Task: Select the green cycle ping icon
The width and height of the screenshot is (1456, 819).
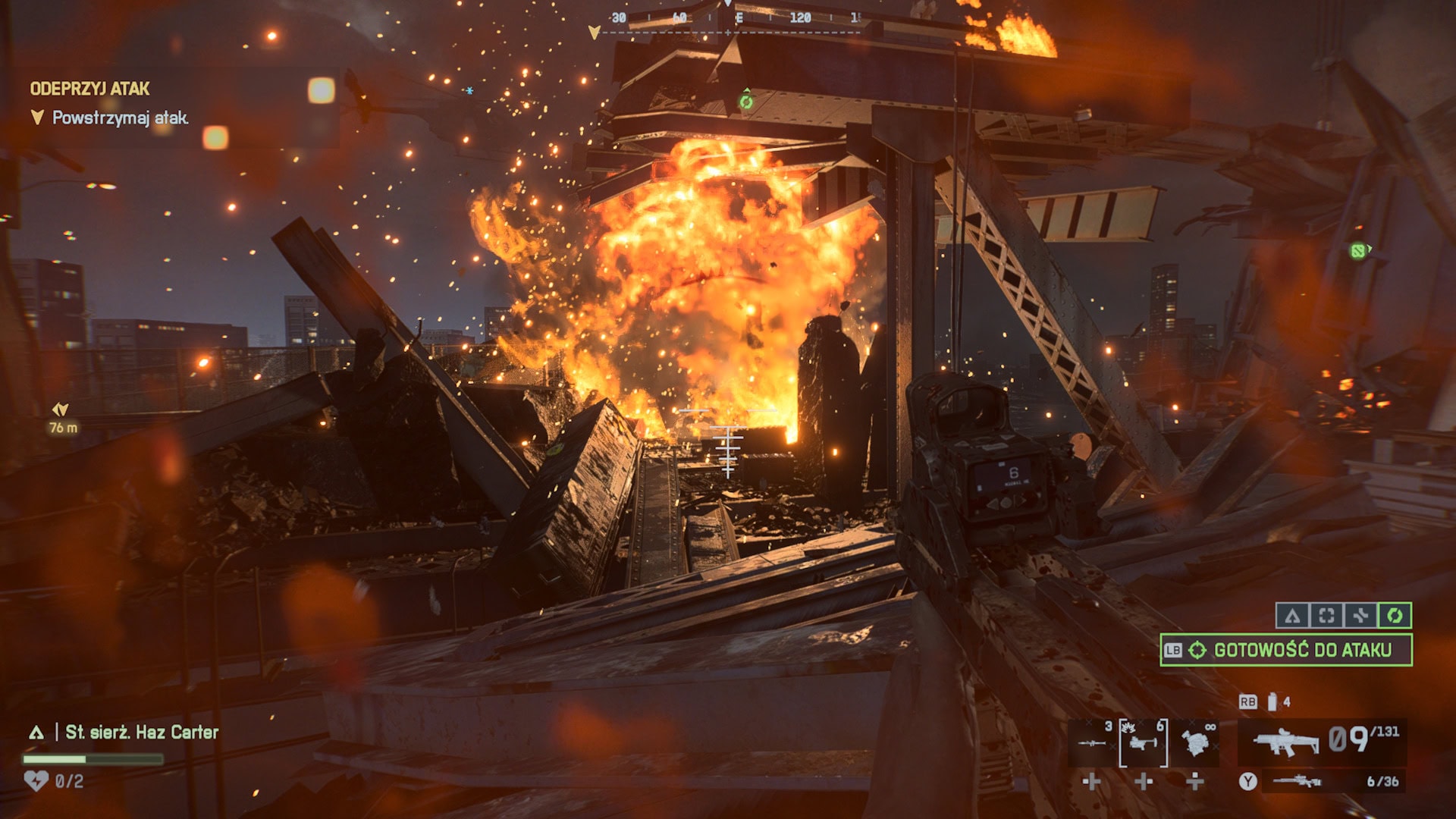Action: tap(1395, 615)
